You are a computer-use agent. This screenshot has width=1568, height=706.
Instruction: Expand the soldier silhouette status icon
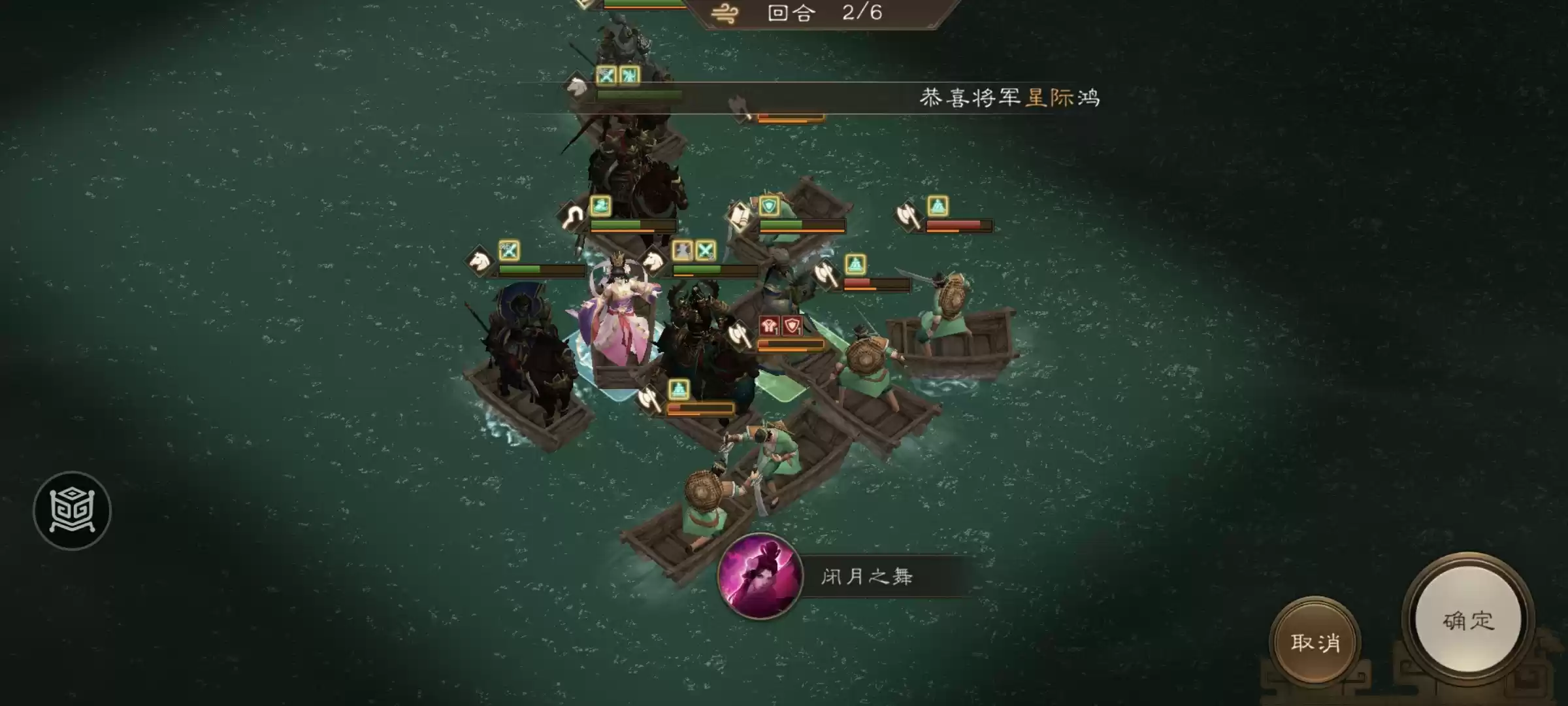pos(681,250)
